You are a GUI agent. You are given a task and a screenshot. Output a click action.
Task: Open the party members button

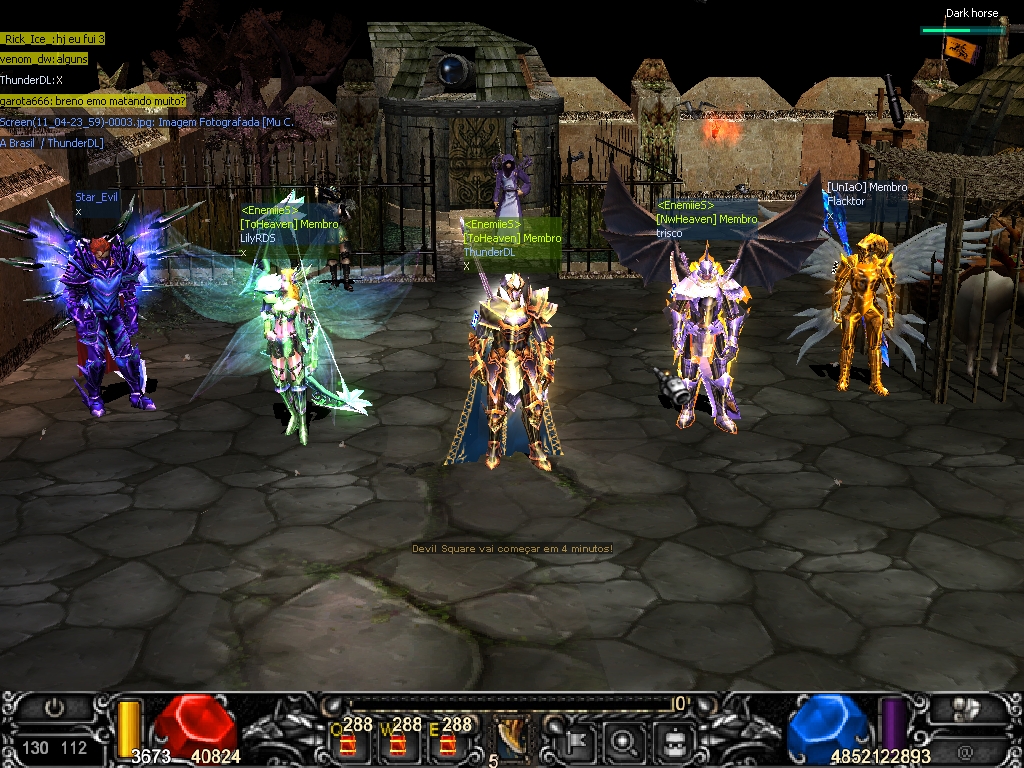click(x=965, y=708)
